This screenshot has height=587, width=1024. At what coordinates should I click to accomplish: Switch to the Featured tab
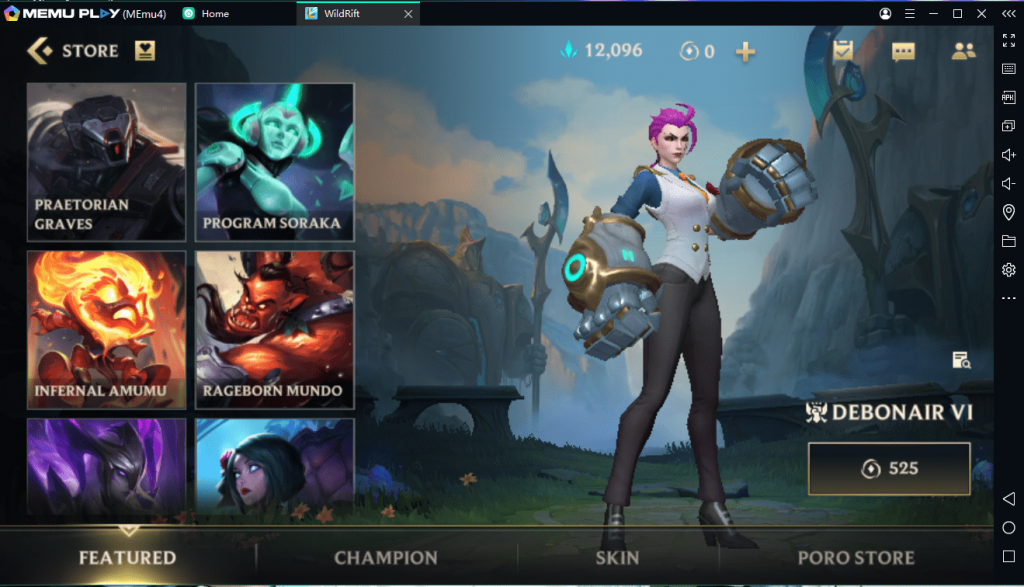tap(127, 558)
